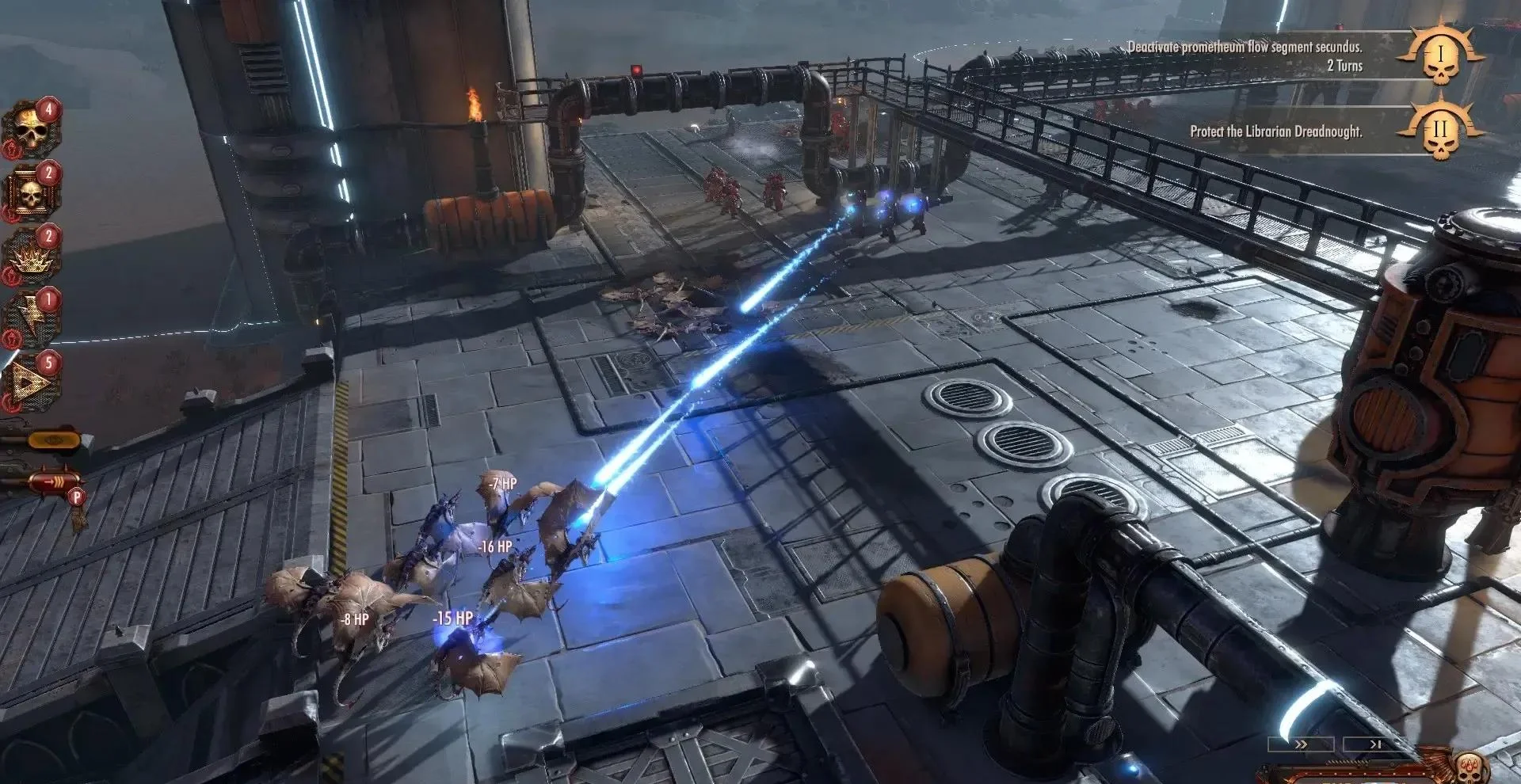Activate the spiked explosion ability icon

click(x=30, y=257)
